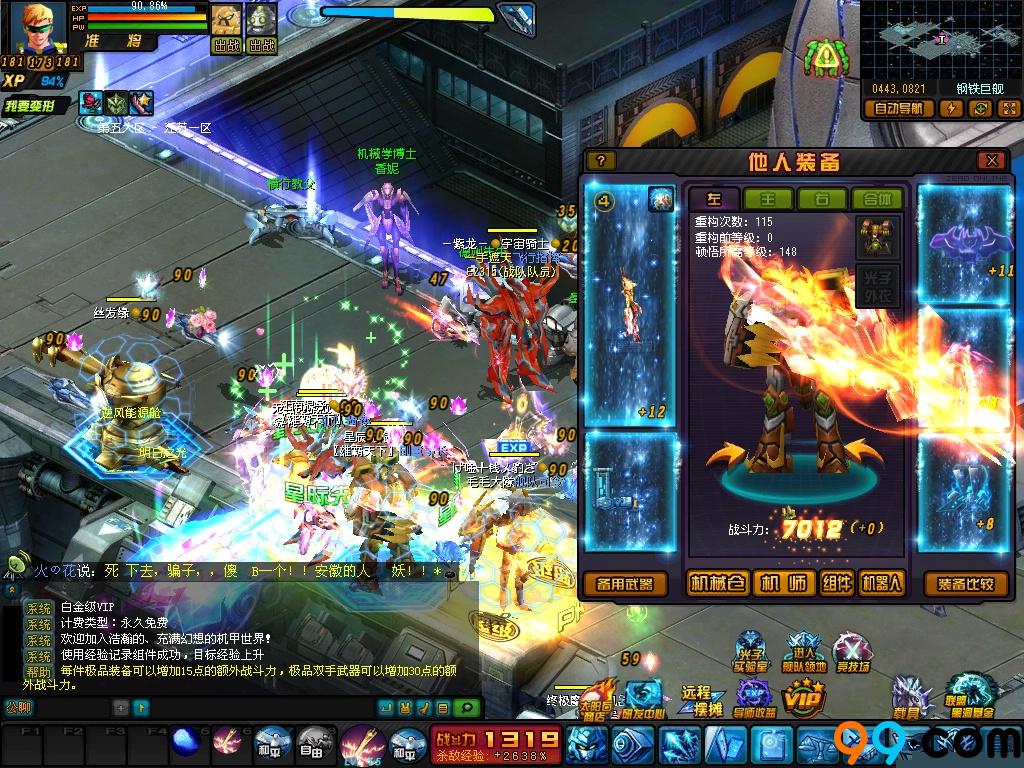Screen dimensions: 1024x768
Task: Click the 备用武器 spare weapon button
Action: pyautogui.click(x=624, y=584)
